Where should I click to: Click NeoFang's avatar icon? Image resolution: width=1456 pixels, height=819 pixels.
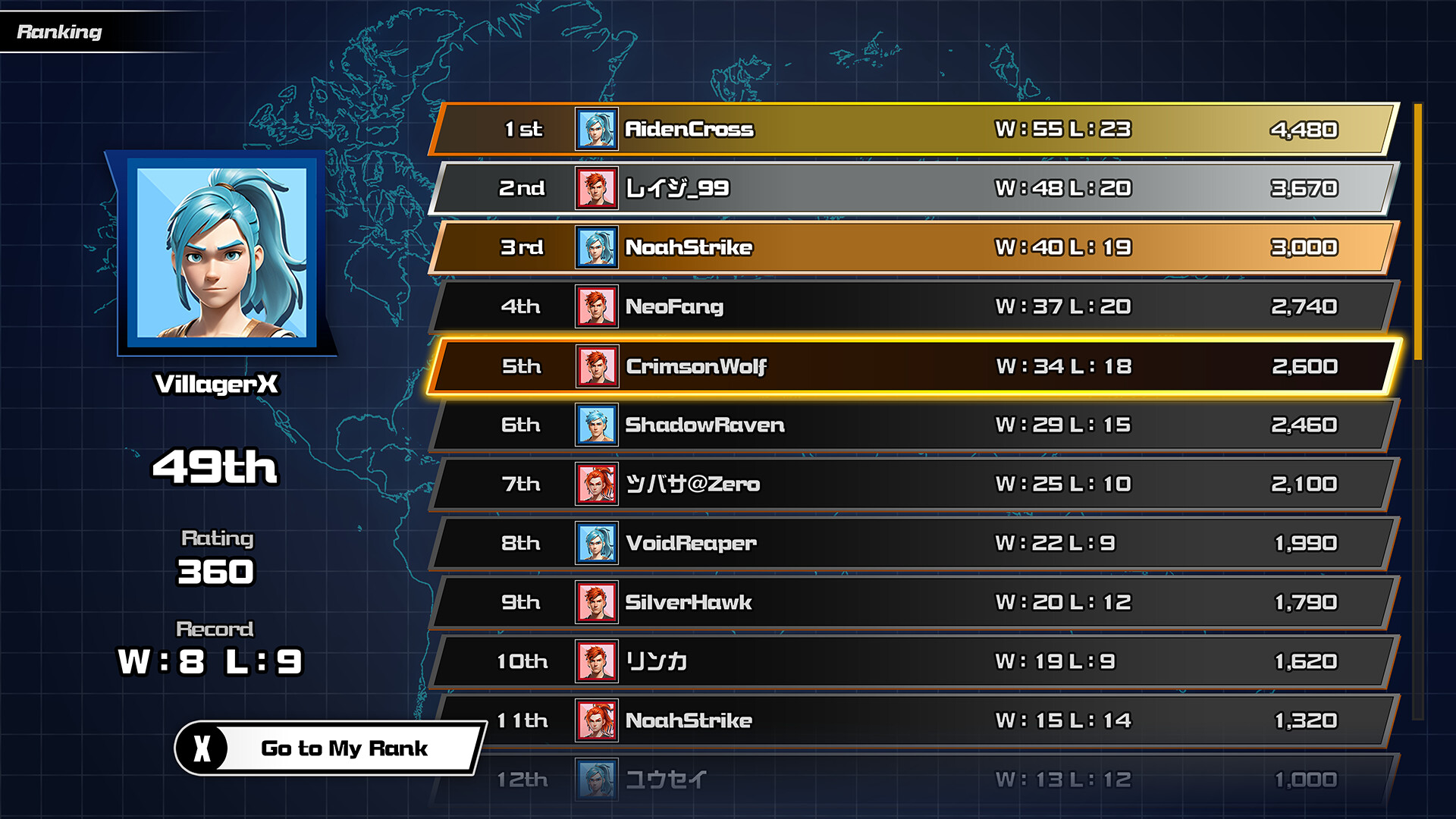pyautogui.click(x=598, y=306)
